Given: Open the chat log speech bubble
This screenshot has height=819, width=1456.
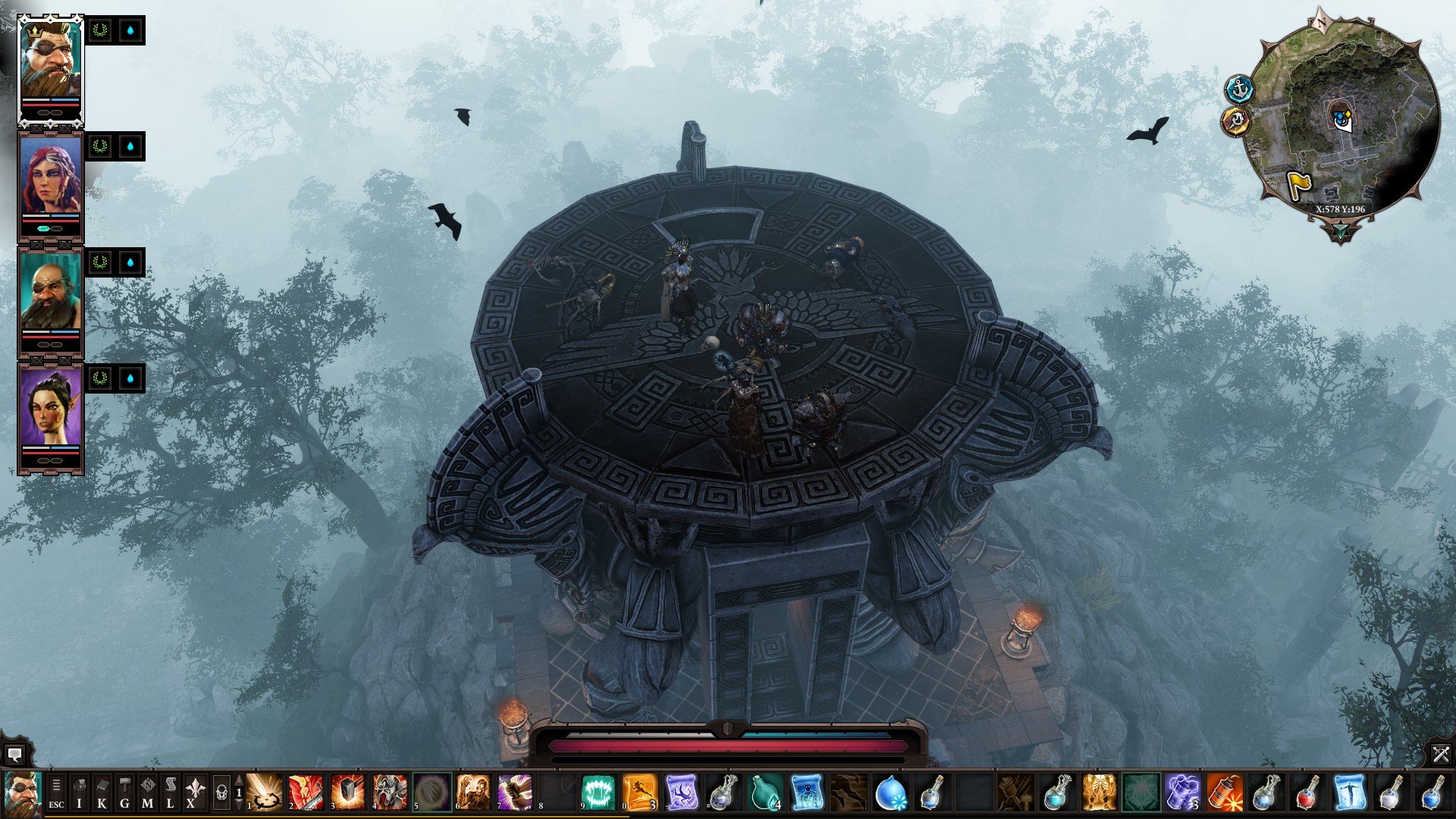Looking at the screenshot, I should click(x=14, y=755).
